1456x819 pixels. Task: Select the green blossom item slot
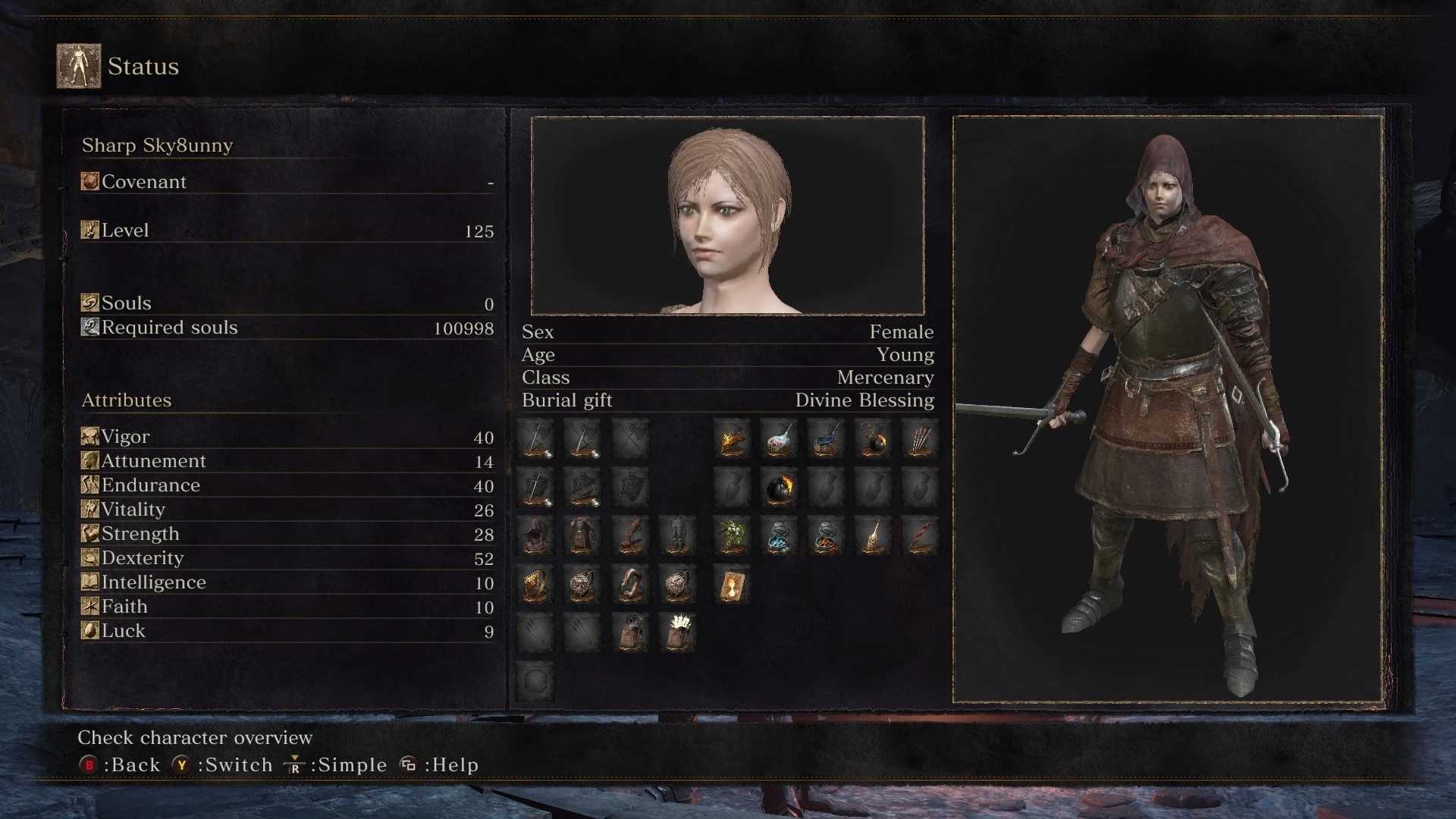click(732, 536)
